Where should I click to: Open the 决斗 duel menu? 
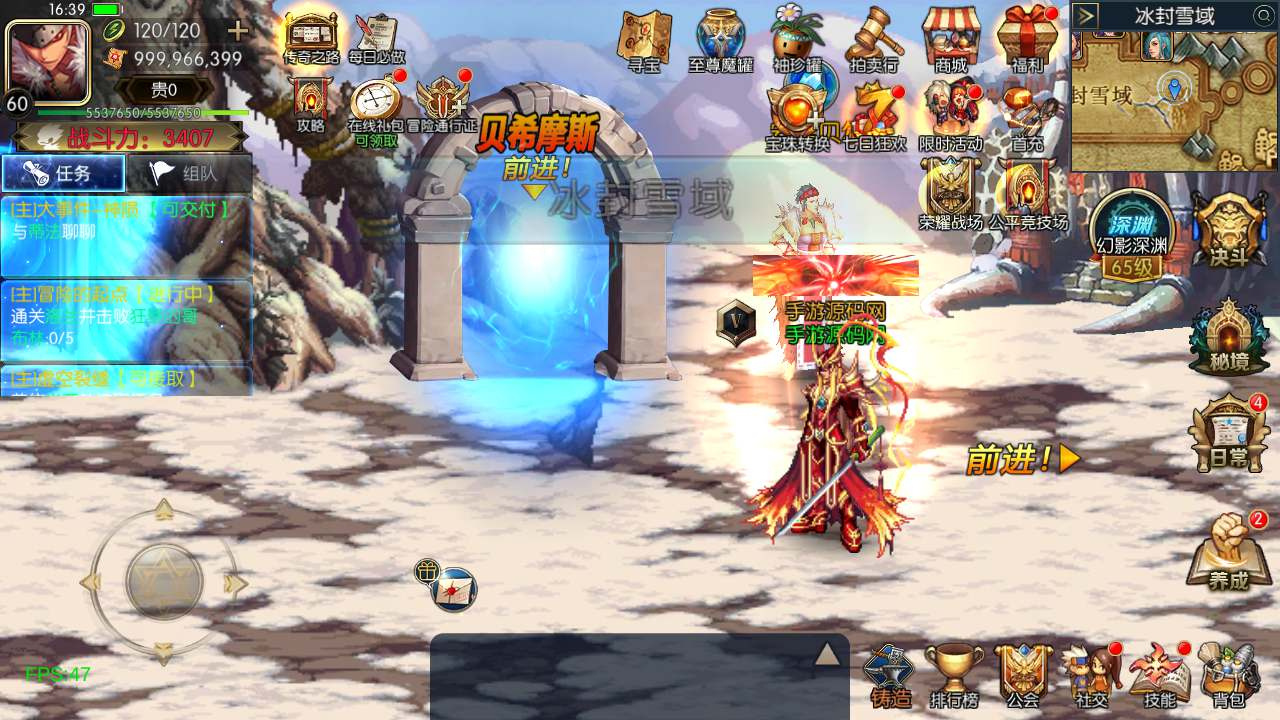(x=1229, y=228)
